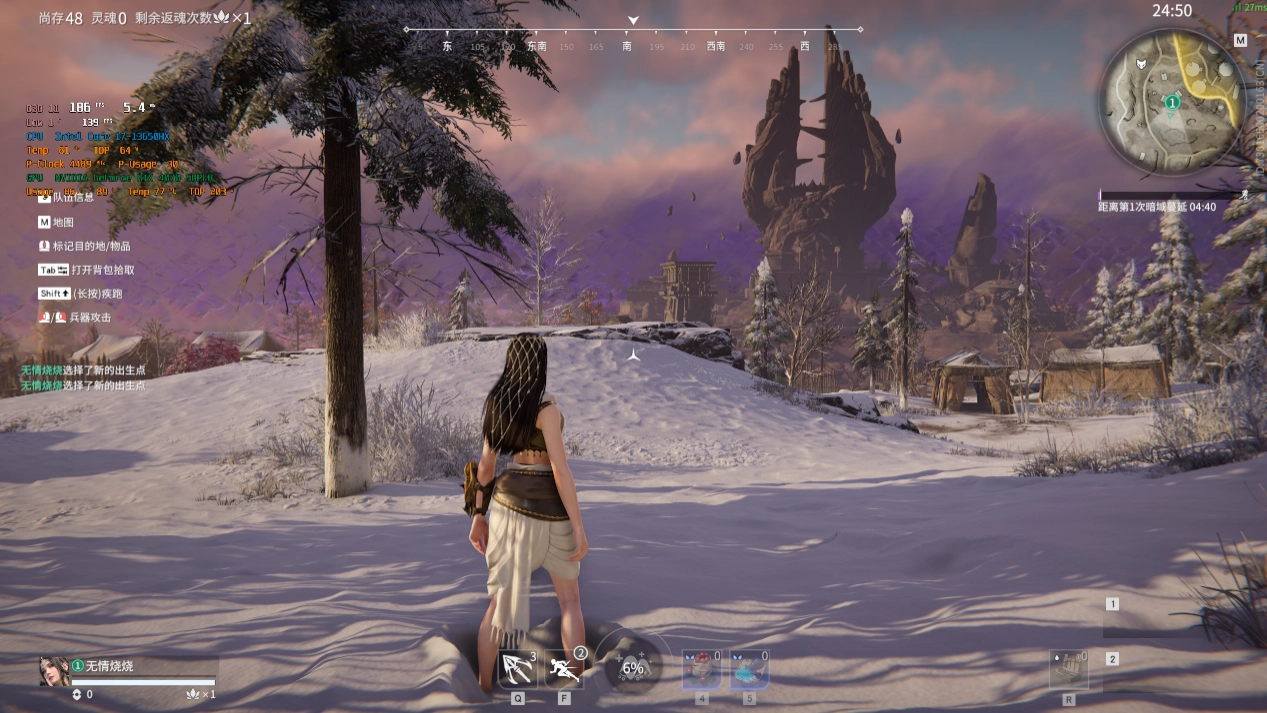Image resolution: width=1267 pixels, height=713 pixels.
Task: Select the compass bar's 南 heading
Action: point(627,46)
